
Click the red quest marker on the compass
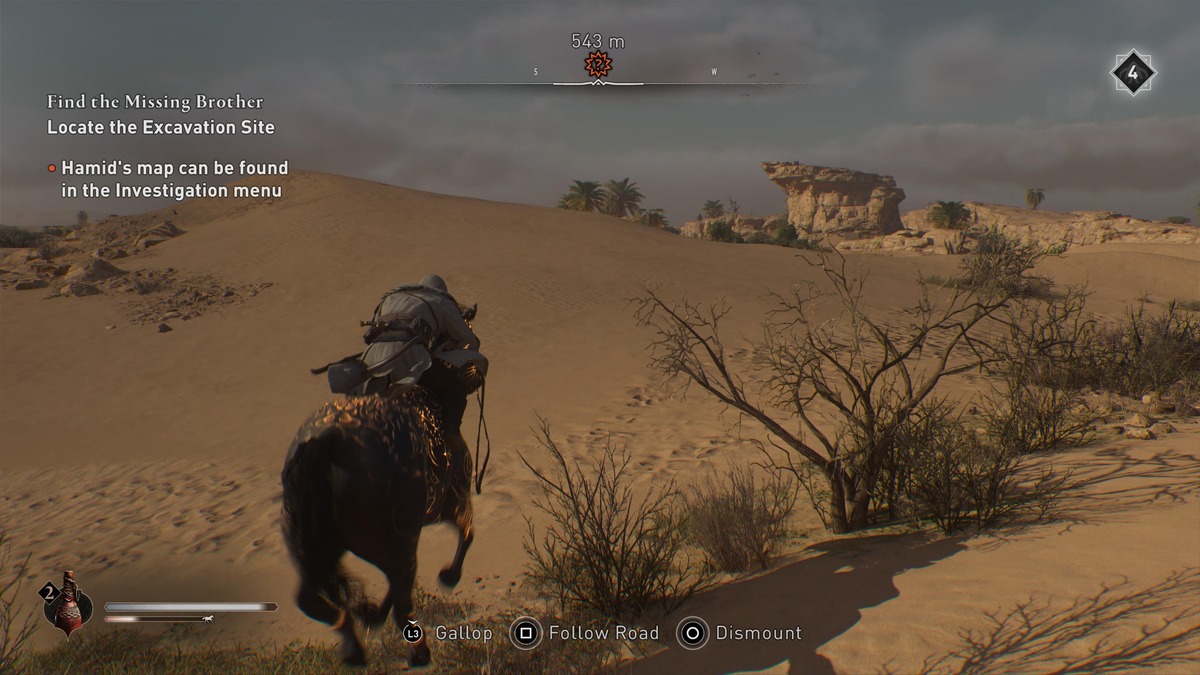tap(598, 66)
